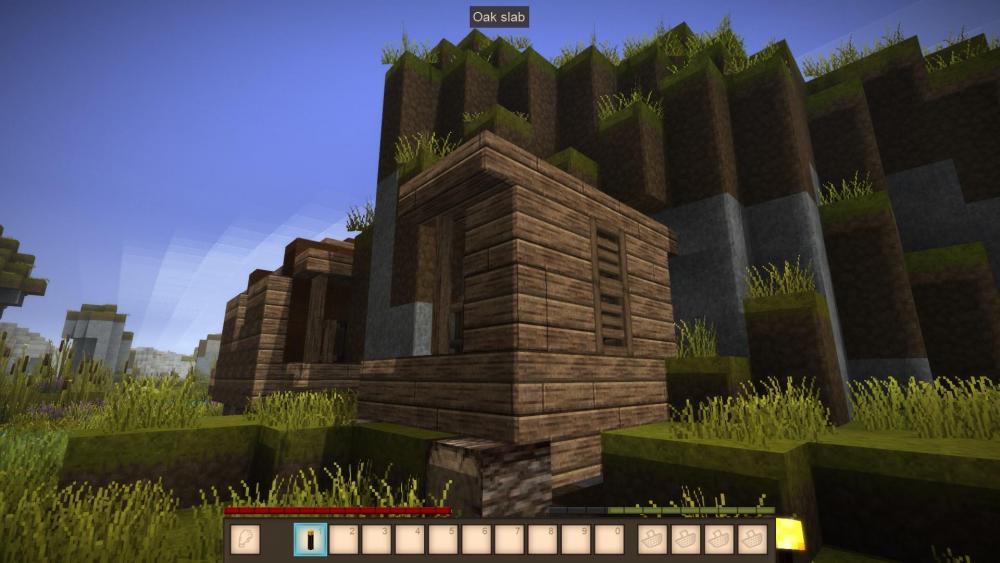Choose hotbar slot numbered 3
Screen dimensions: 1000x563
coord(377,540)
